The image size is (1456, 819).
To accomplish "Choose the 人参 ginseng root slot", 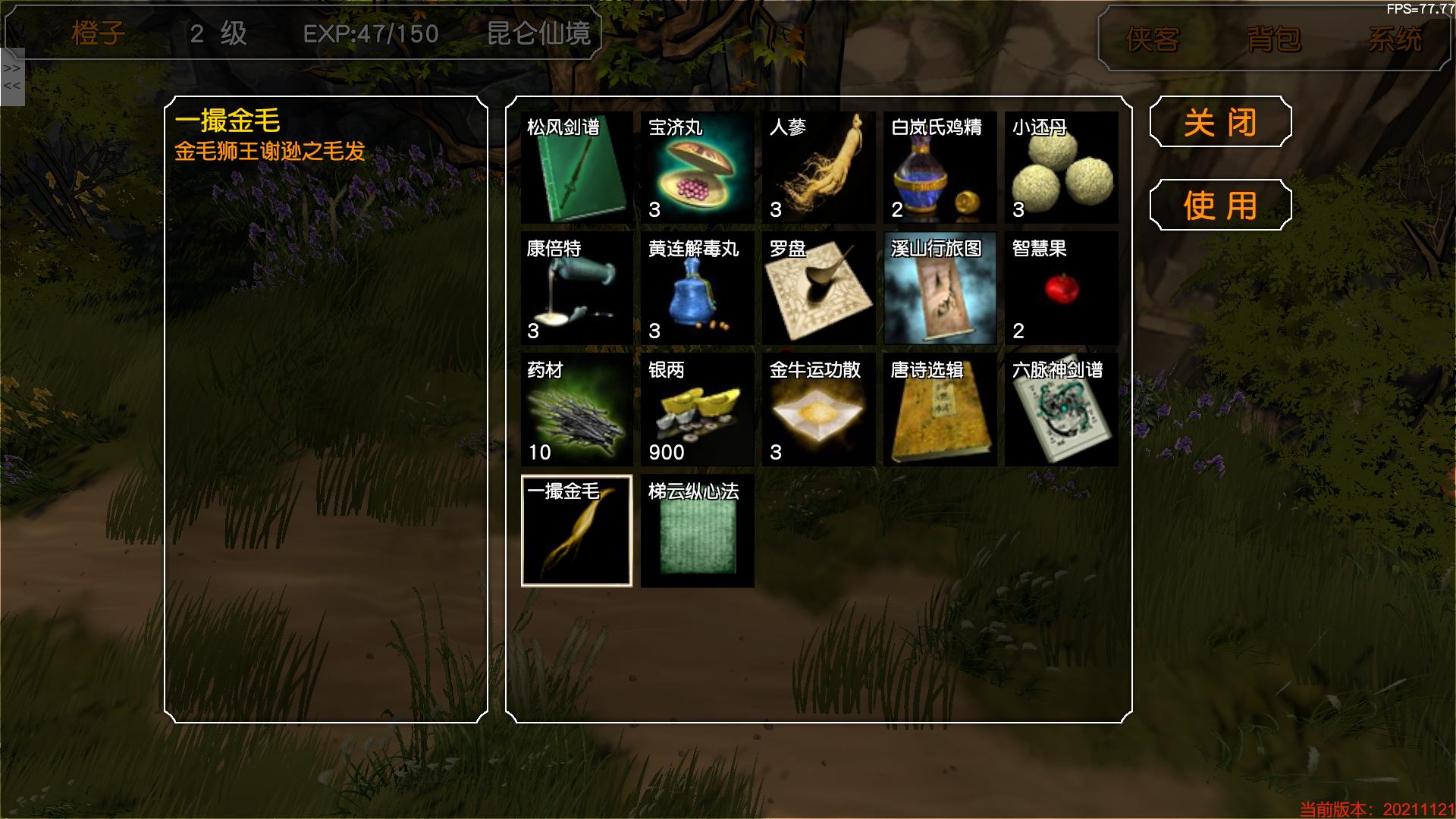I will (x=819, y=168).
